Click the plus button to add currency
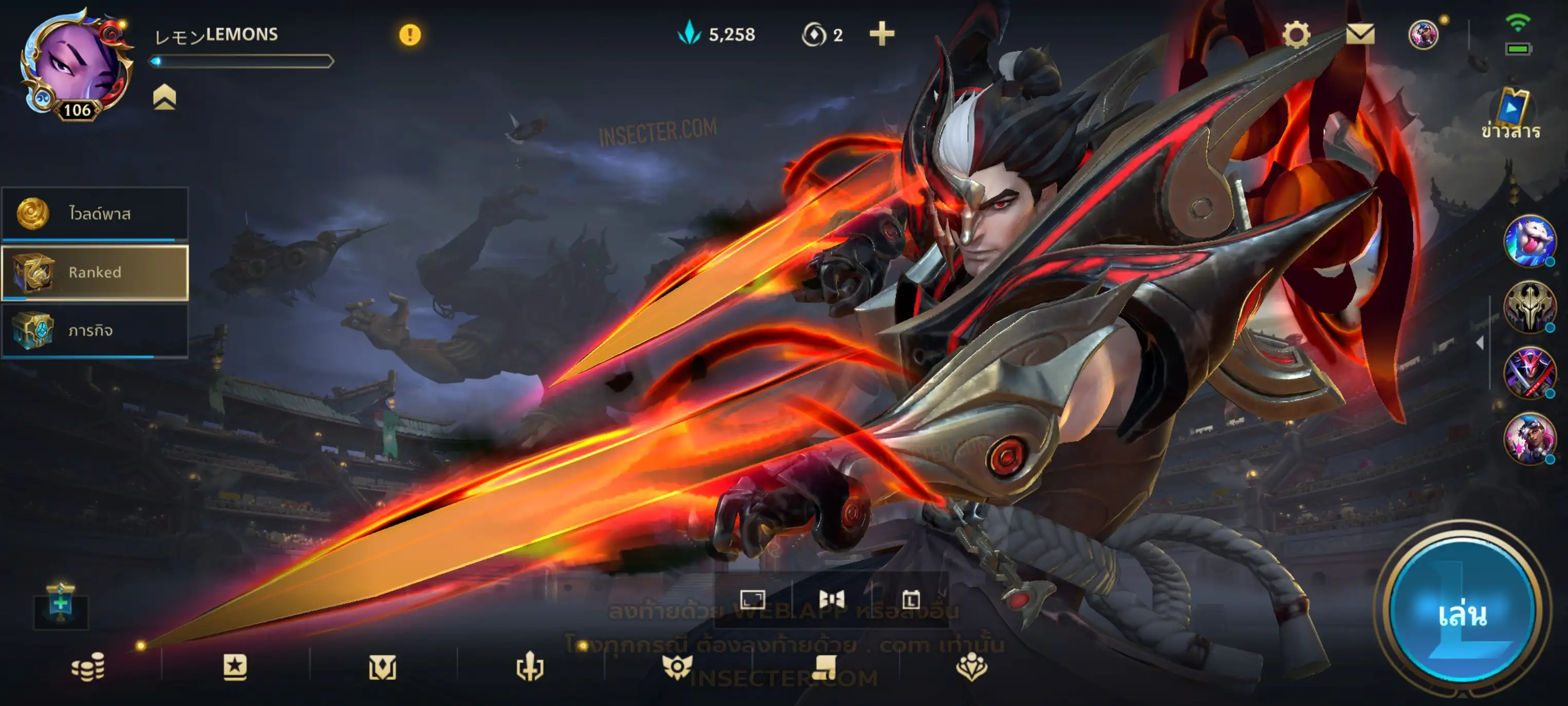The width and height of the screenshot is (1568, 706). 881,34
